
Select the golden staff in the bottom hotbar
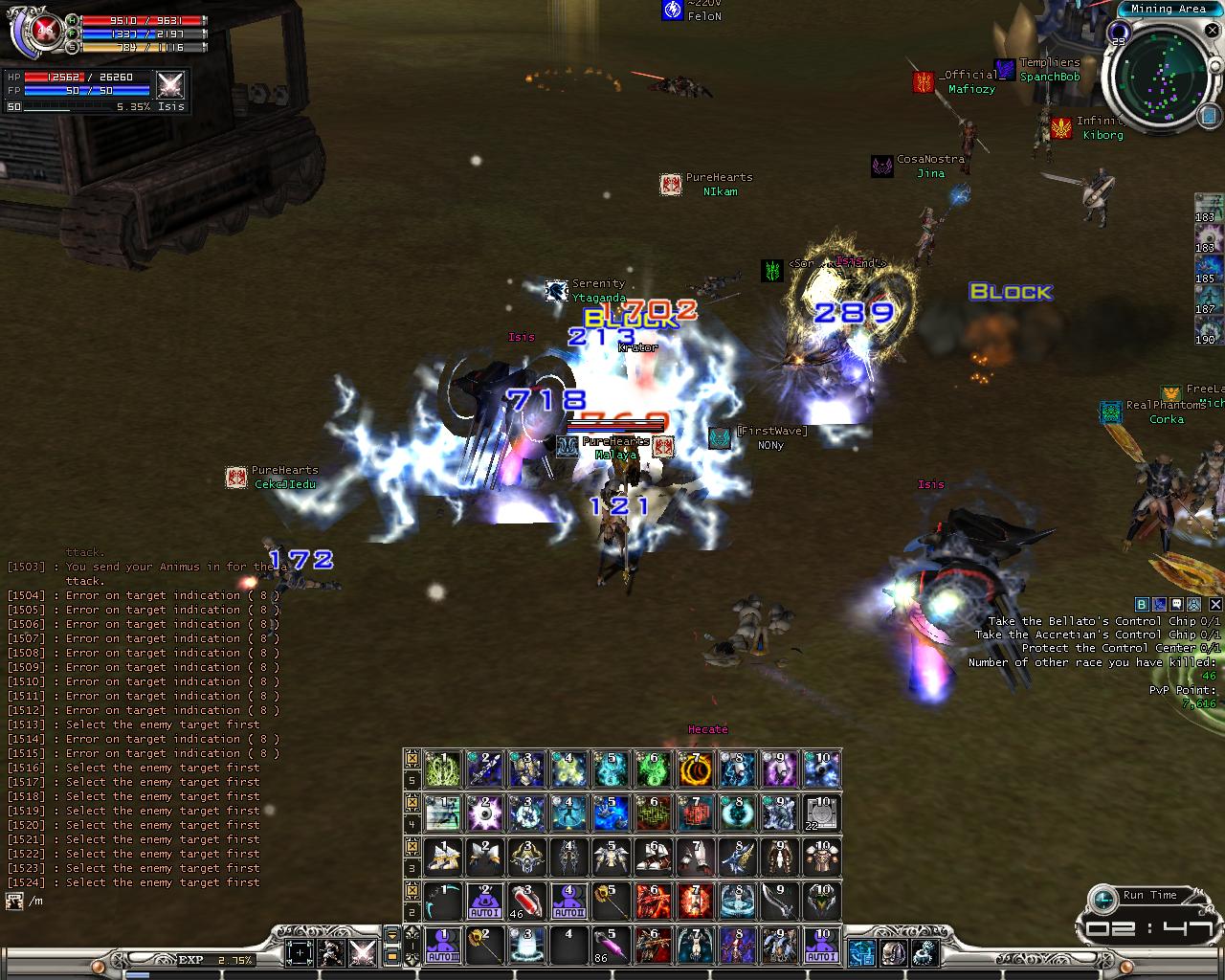pos(485,945)
